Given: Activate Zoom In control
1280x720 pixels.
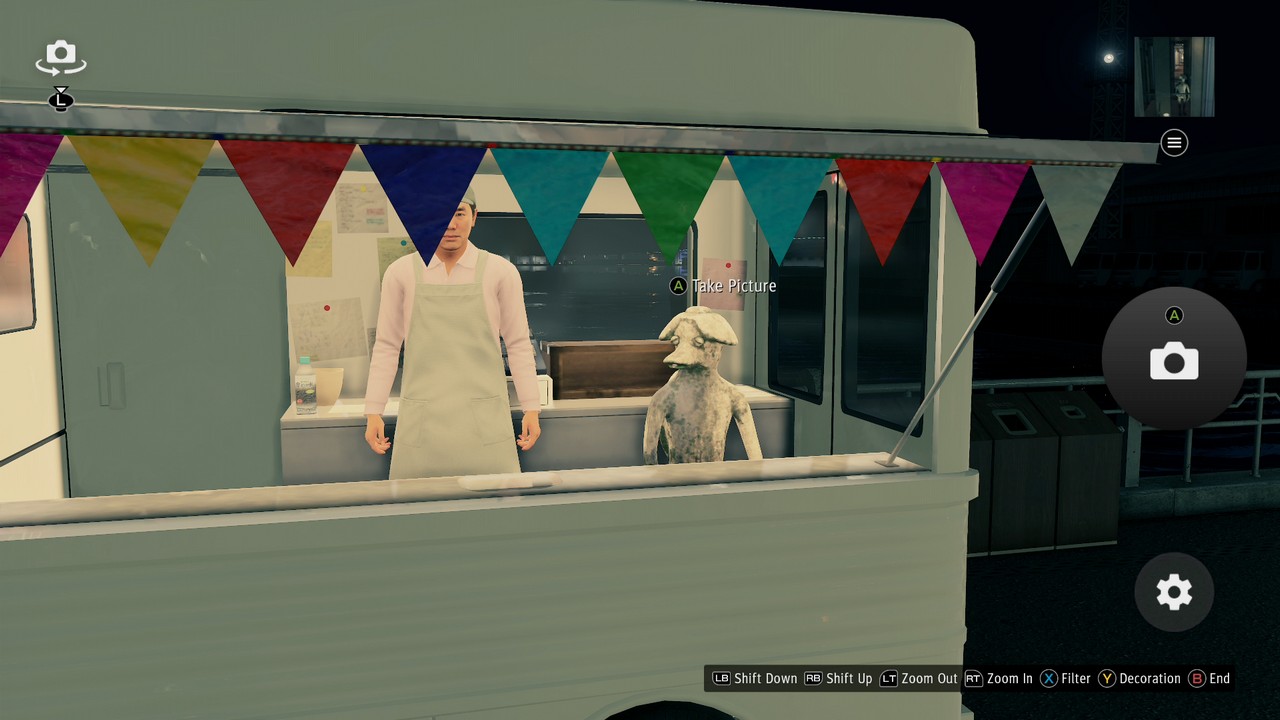Looking at the screenshot, I should 1012,678.
